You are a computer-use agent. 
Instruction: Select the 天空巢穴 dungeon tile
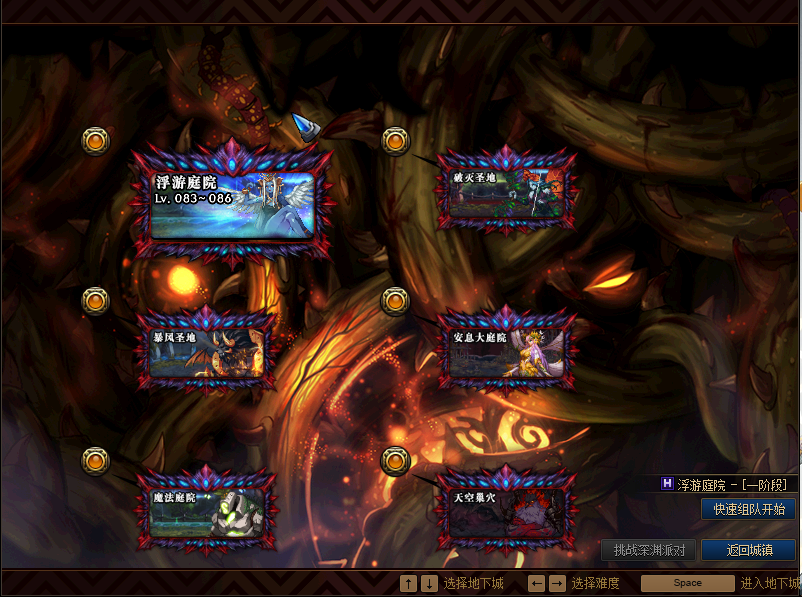[509, 511]
